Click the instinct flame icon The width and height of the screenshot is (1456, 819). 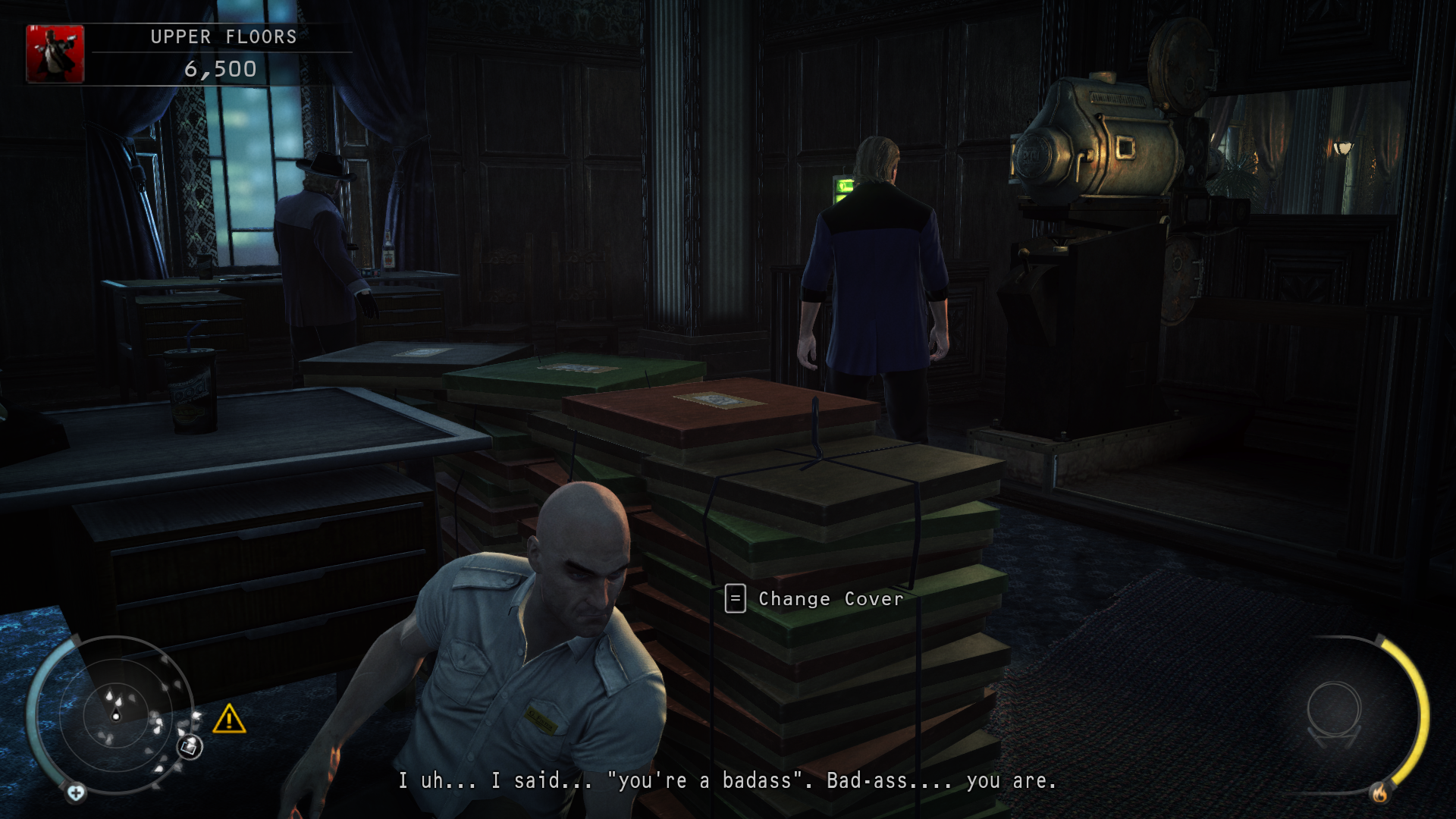[x=1379, y=793]
